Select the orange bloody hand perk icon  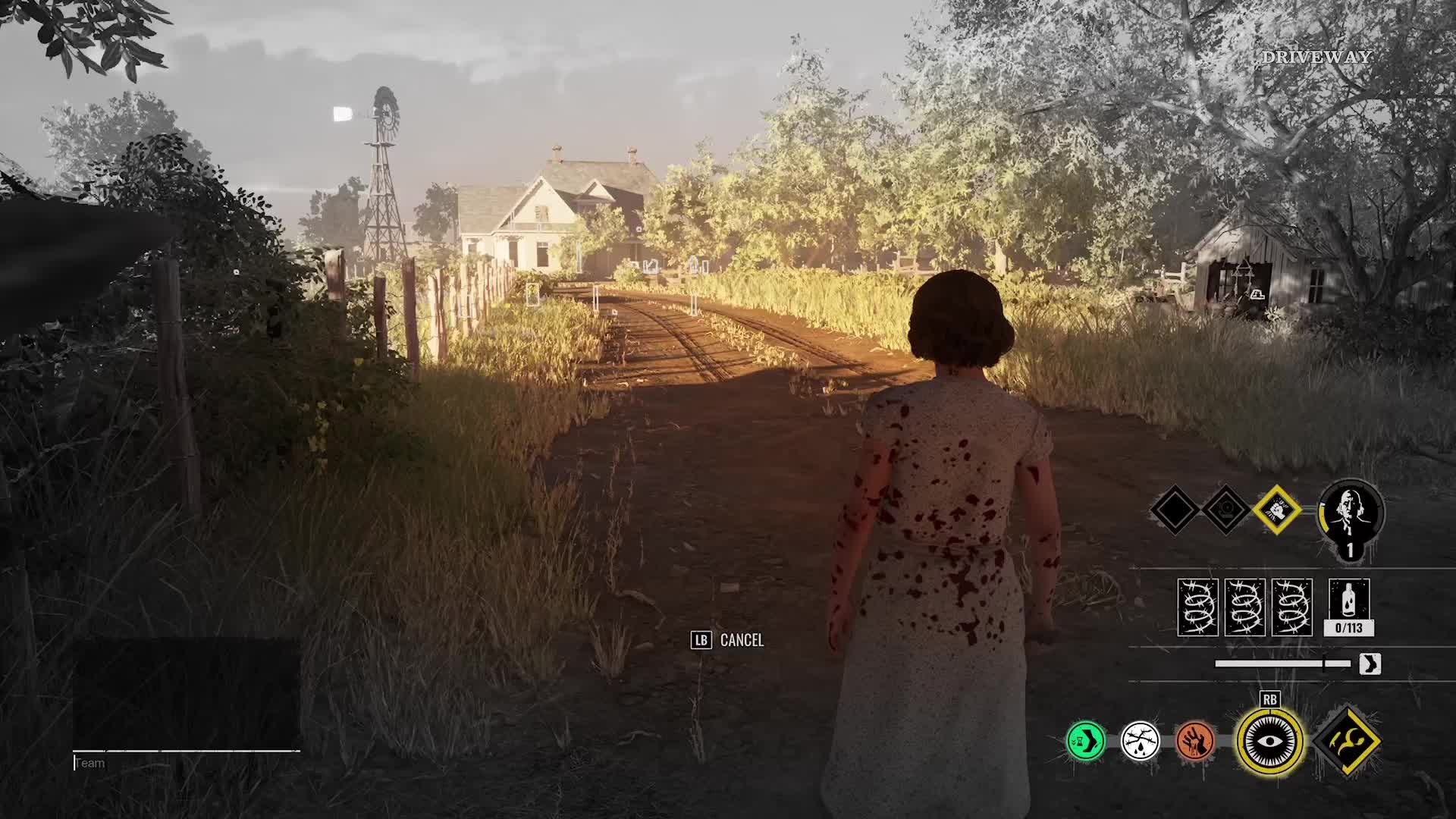[1194, 740]
